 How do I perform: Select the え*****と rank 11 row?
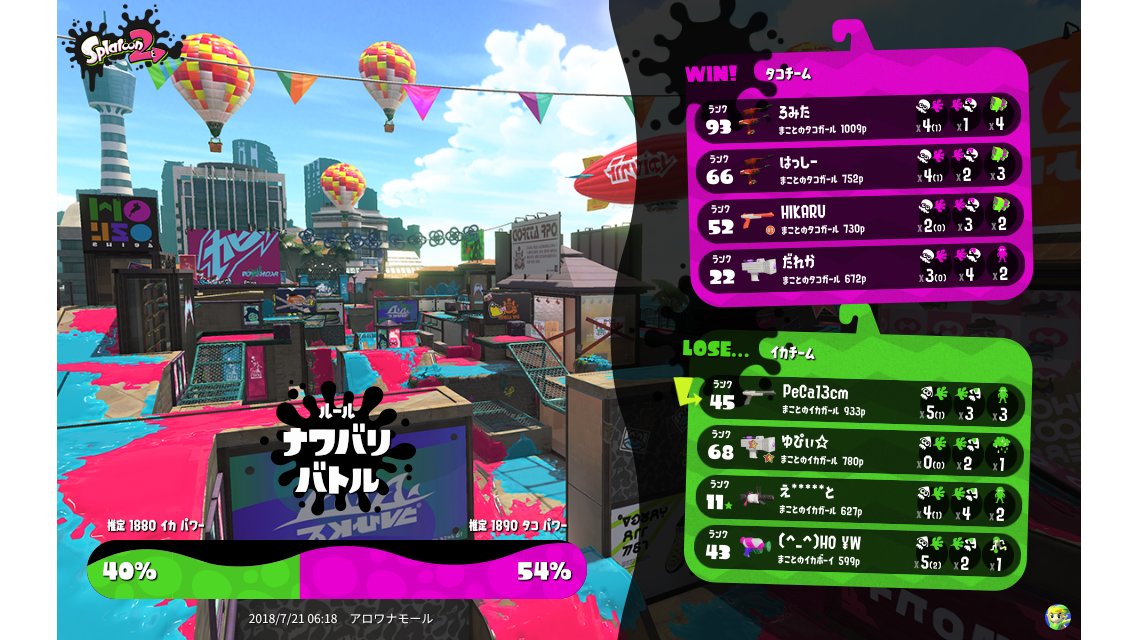860,502
